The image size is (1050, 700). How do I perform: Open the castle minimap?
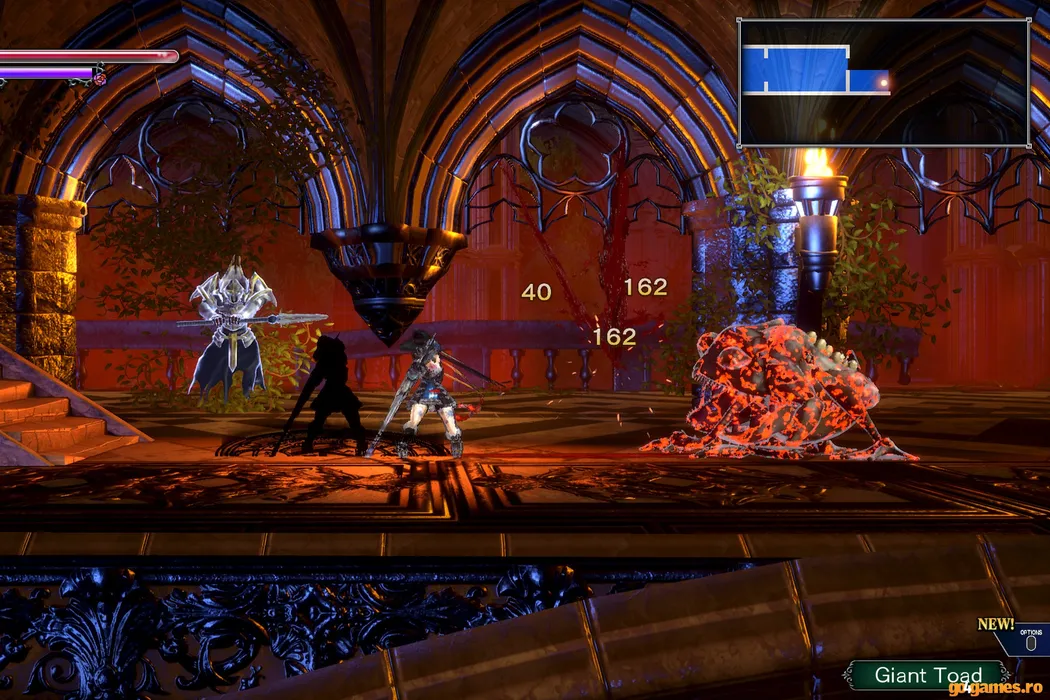pos(883,82)
